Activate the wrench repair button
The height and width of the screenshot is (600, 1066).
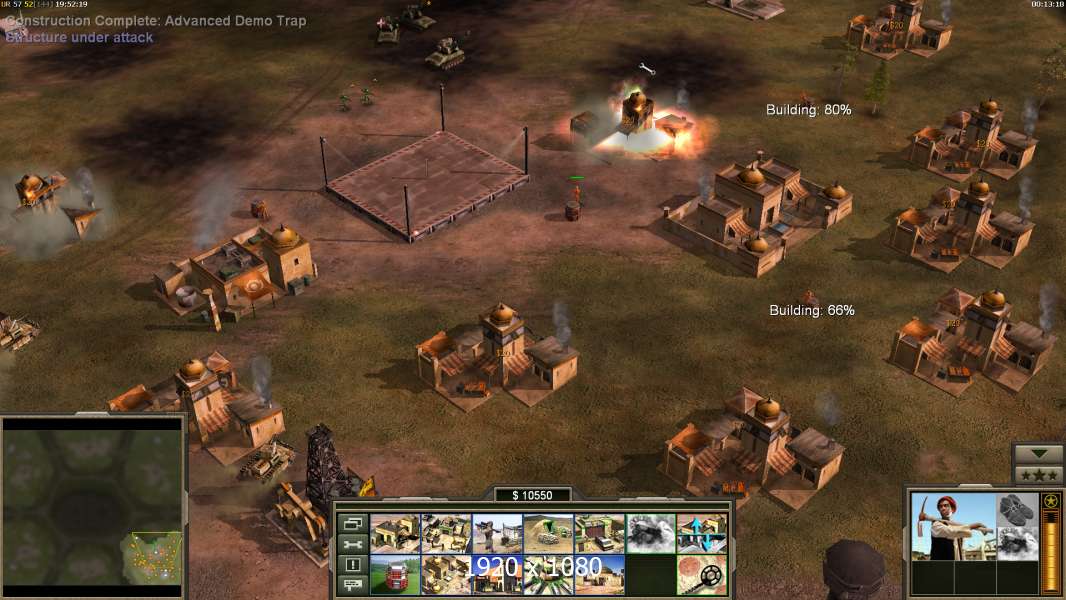coord(351,544)
